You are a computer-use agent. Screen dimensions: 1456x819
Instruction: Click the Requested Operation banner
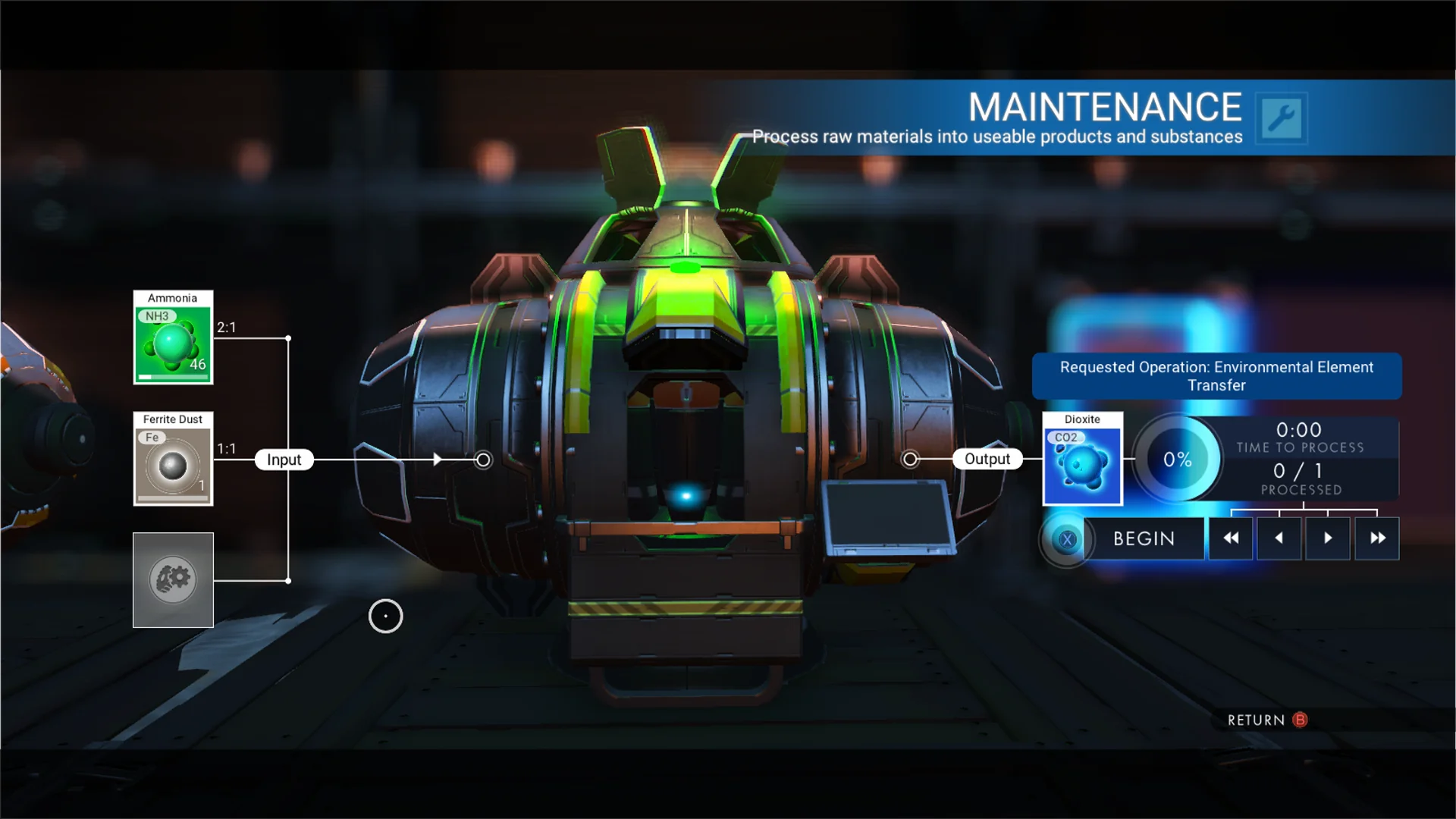coord(1217,376)
